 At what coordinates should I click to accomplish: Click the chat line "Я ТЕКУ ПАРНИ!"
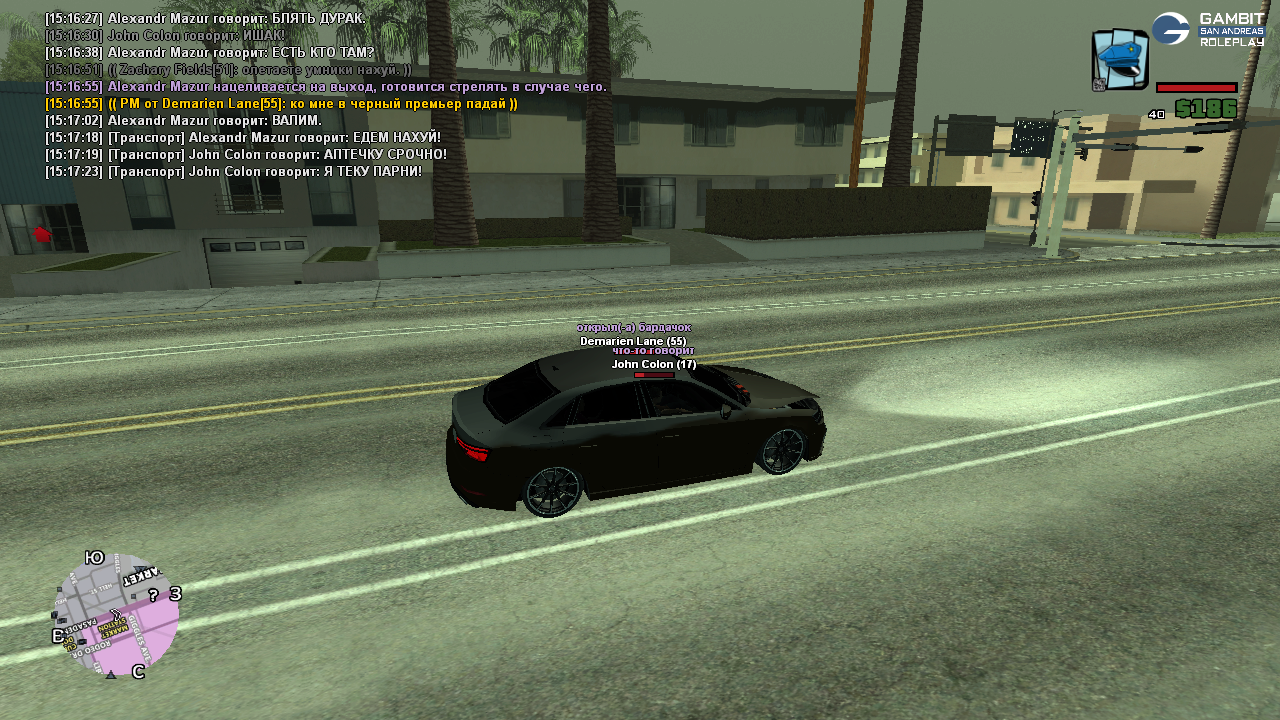click(x=233, y=172)
